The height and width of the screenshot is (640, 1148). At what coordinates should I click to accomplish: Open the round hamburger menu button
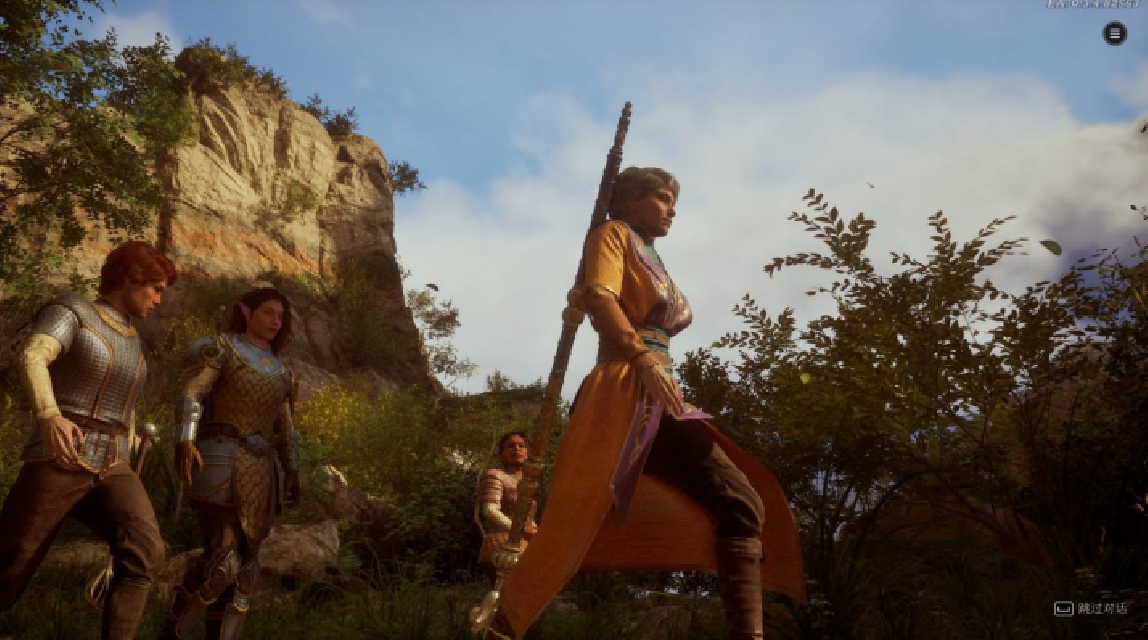[x=1114, y=34]
